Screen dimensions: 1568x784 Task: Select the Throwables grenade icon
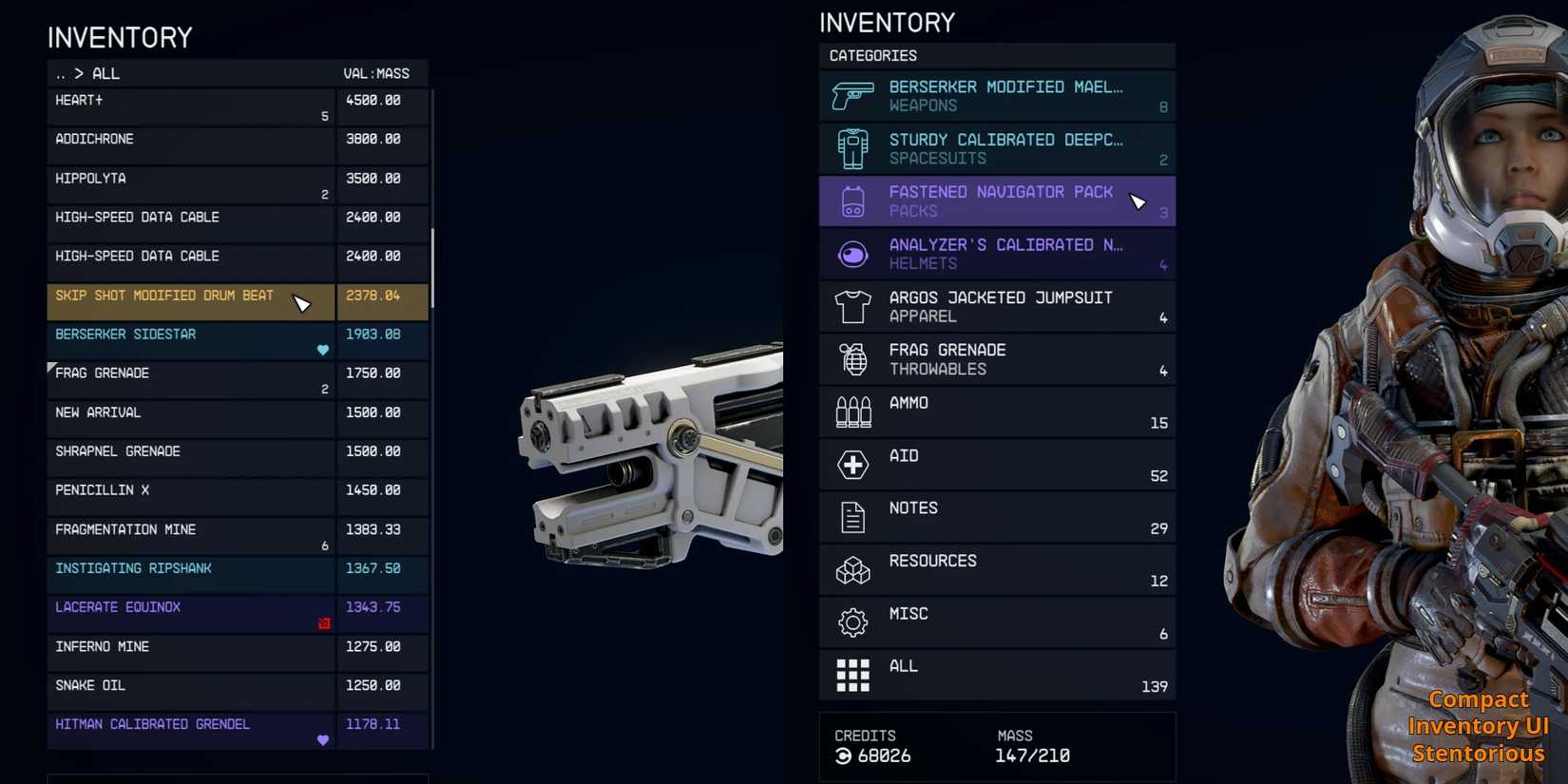[852, 359]
